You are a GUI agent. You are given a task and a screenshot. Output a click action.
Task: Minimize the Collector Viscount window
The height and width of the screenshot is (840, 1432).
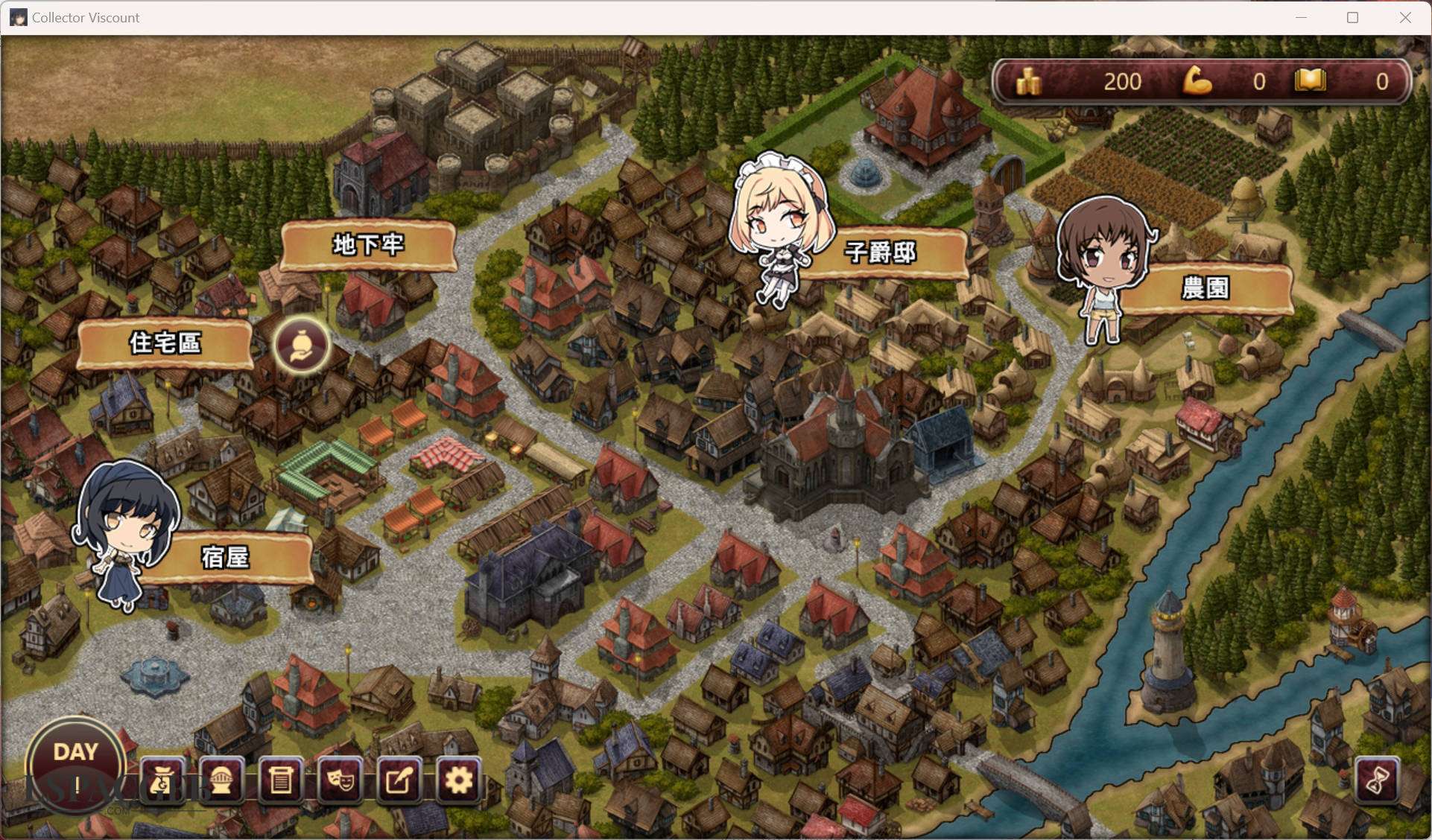[x=1301, y=17]
